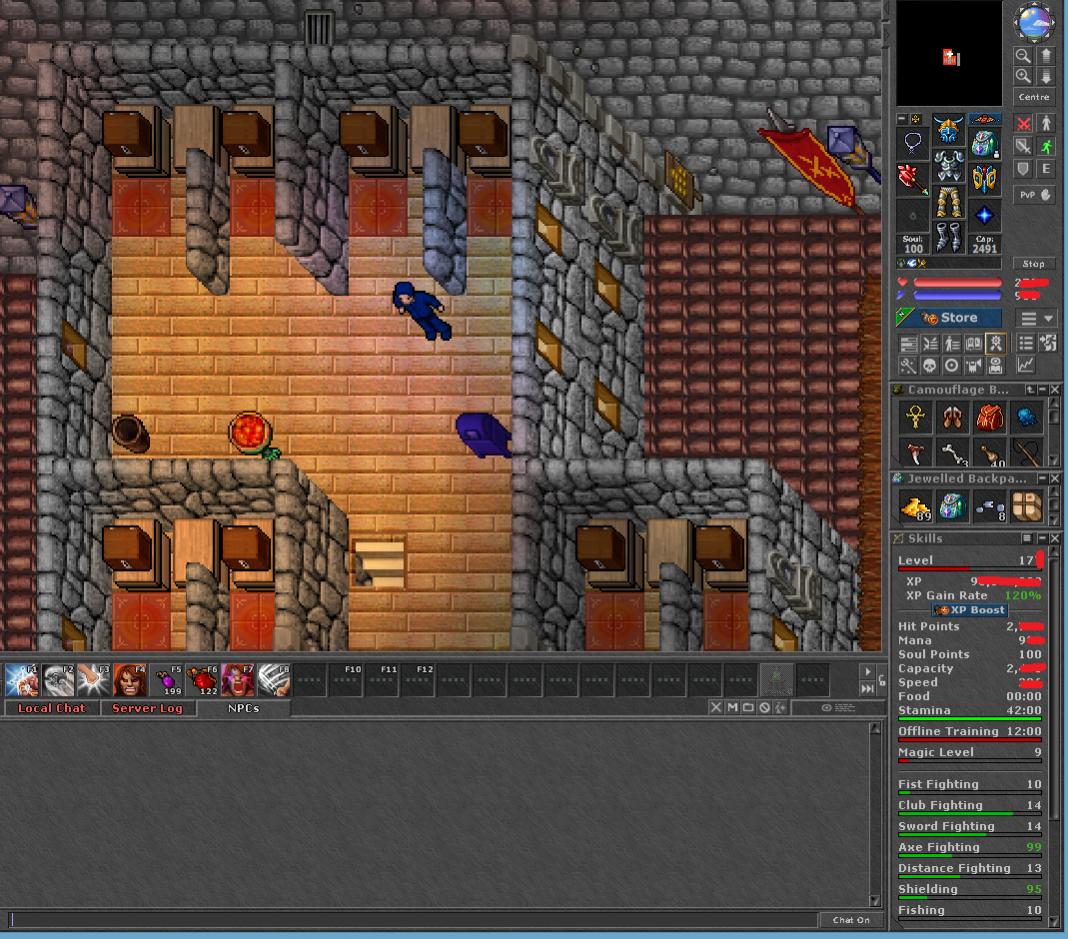Zoom out the minimap
Image resolution: width=1068 pixels, height=939 pixels.
1023,56
